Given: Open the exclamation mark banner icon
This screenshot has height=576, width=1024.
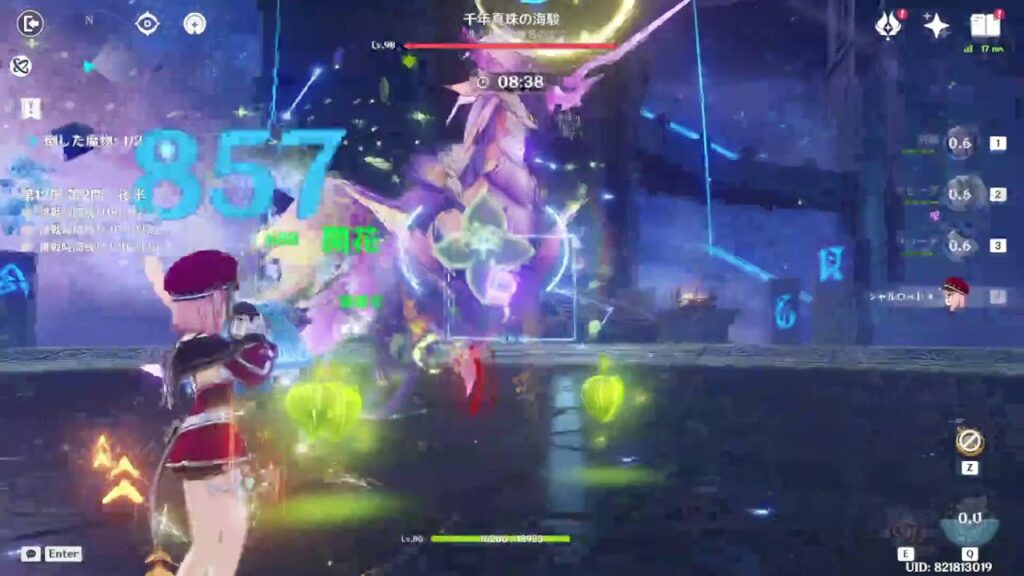Looking at the screenshot, I should 28,108.
